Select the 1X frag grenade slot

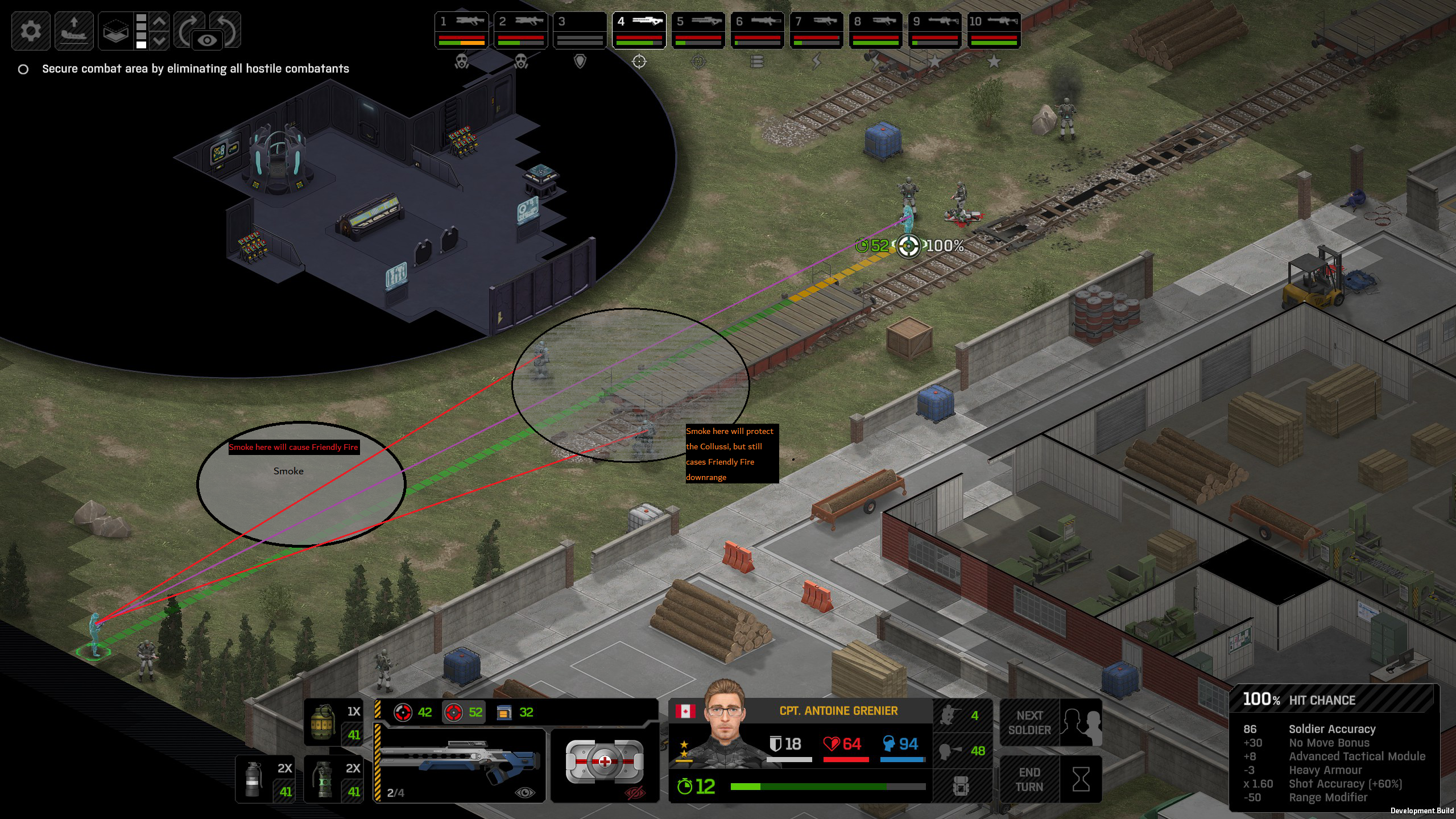coord(334,722)
